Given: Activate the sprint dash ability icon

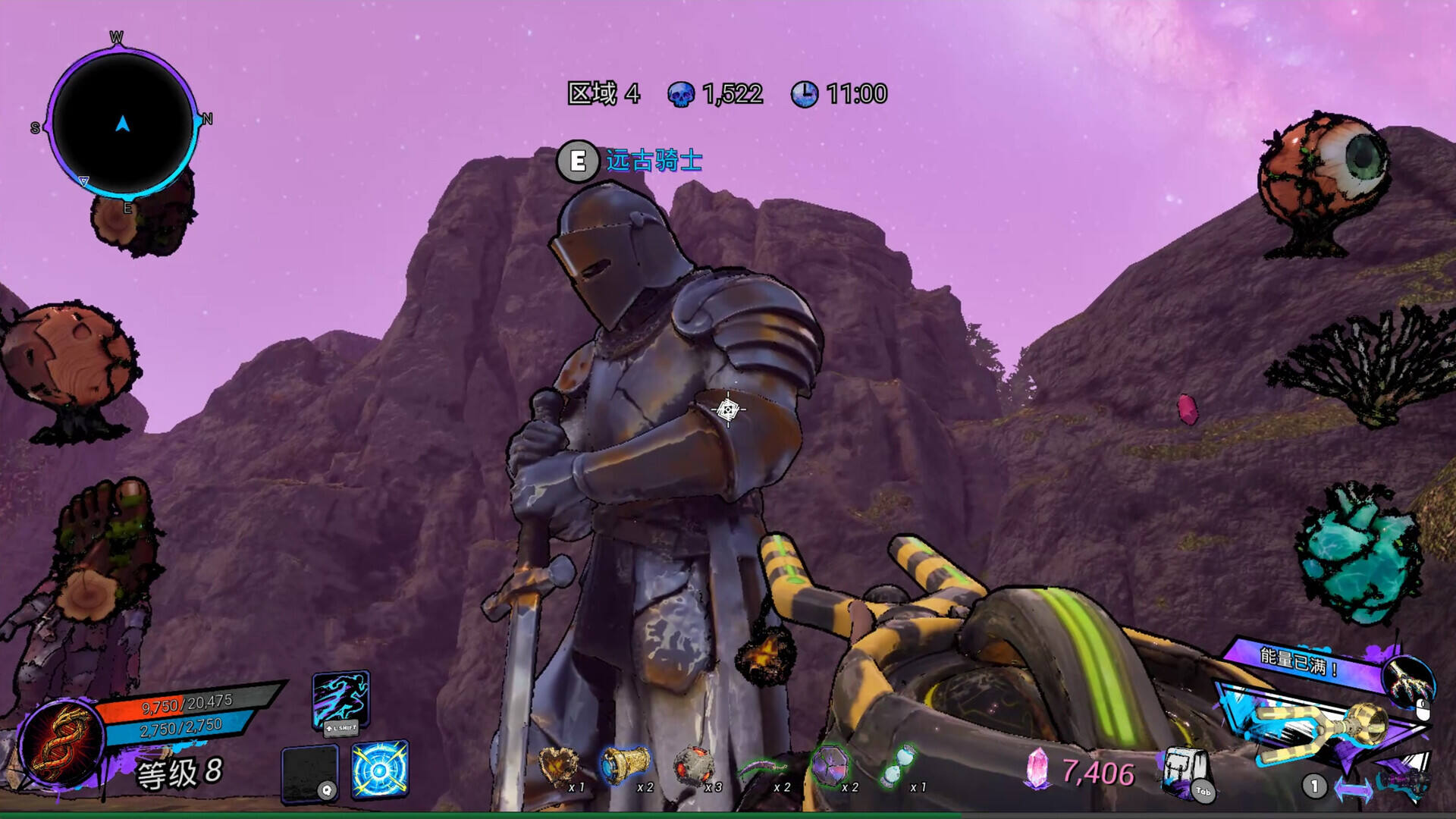Looking at the screenshot, I should tap(340, 699).
